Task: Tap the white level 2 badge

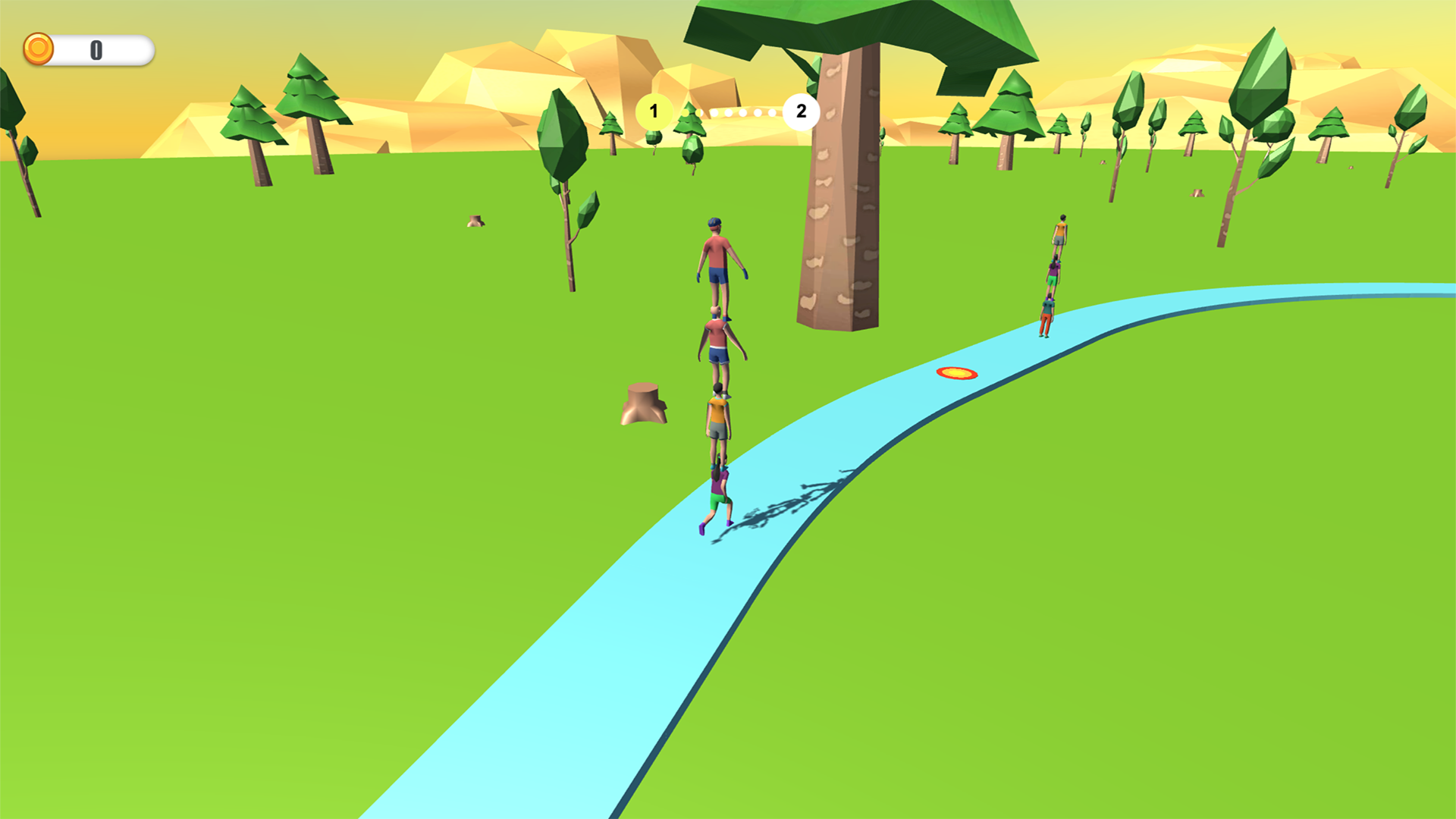Action: 800,111
